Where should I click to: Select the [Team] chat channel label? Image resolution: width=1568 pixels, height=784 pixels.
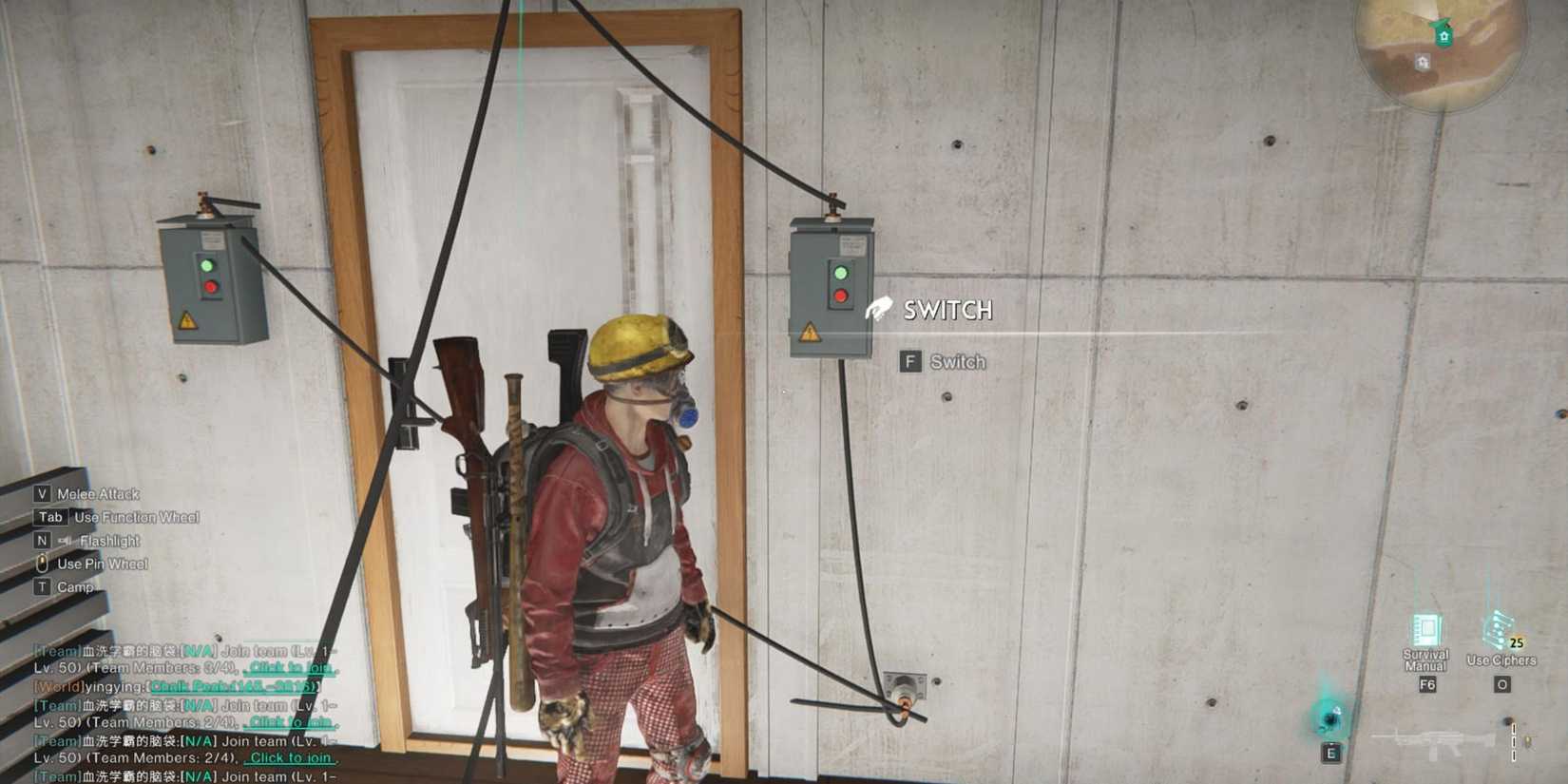pyautogui.click(x=53, y=649)
